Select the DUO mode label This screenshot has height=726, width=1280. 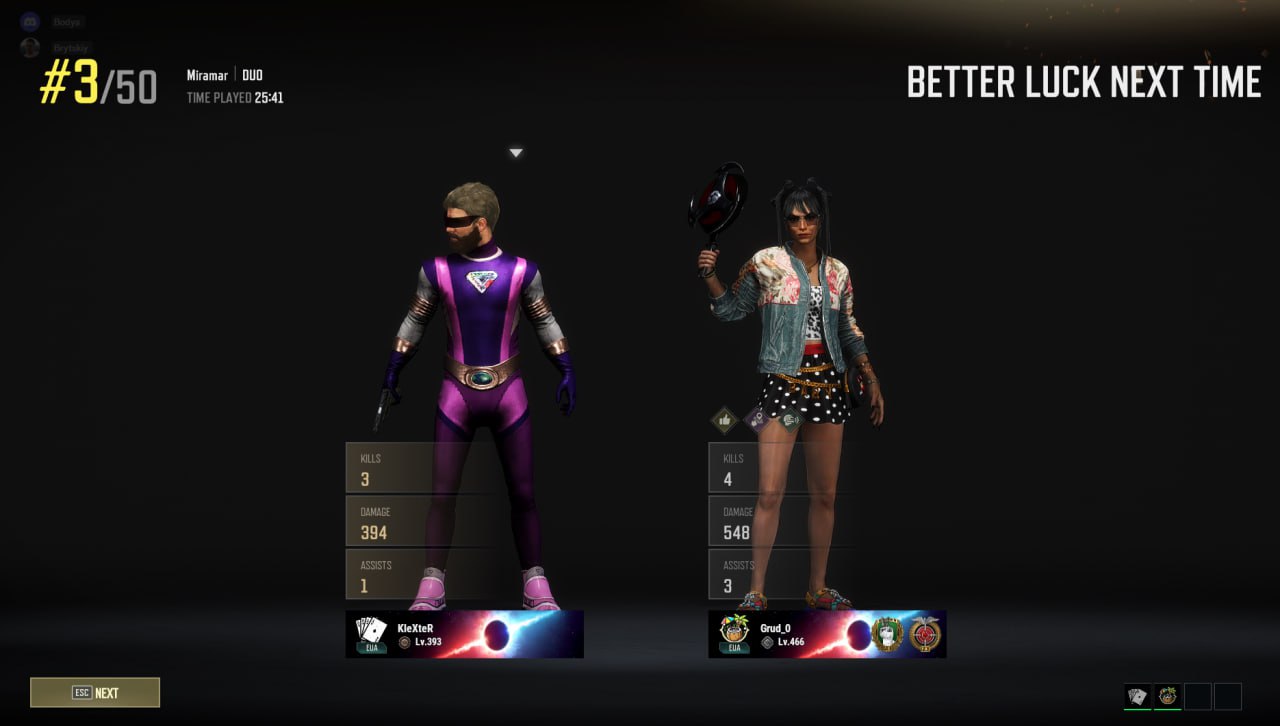click(252, 74)
